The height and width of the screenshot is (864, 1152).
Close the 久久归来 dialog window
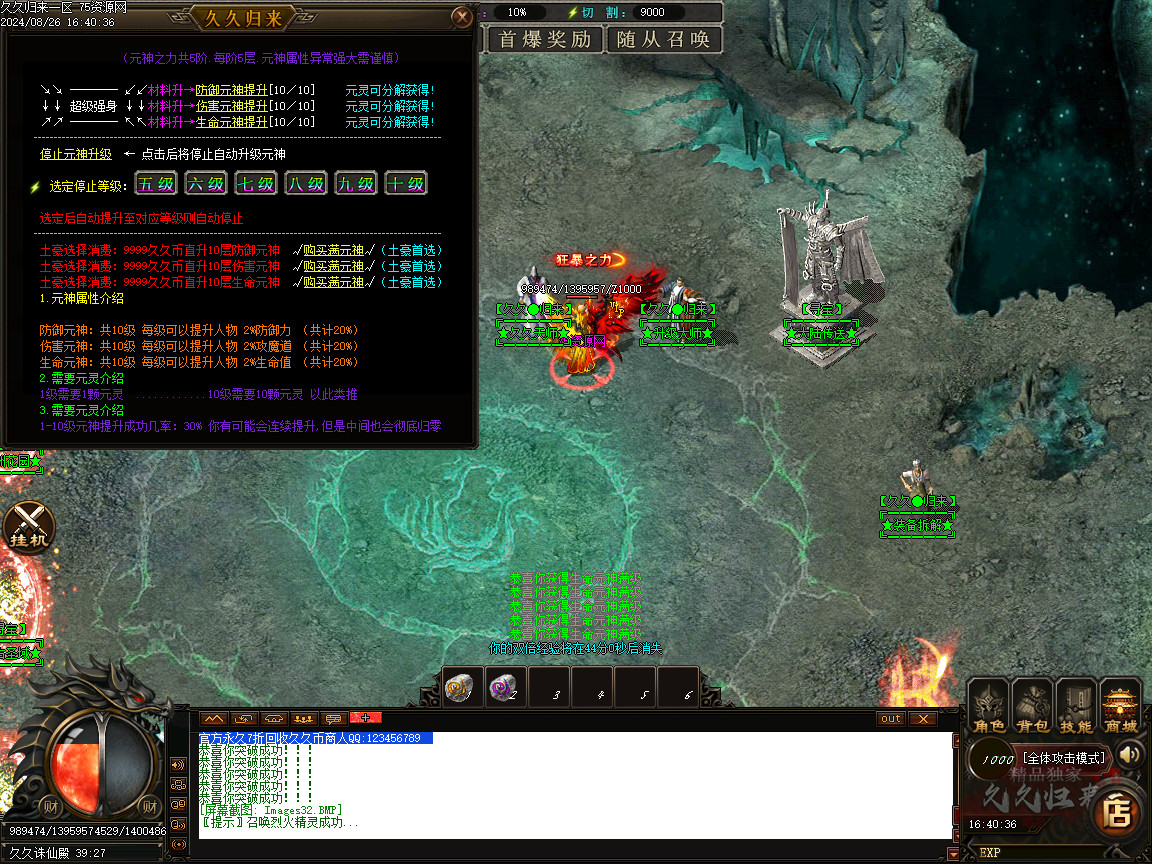tap(461, 17)
